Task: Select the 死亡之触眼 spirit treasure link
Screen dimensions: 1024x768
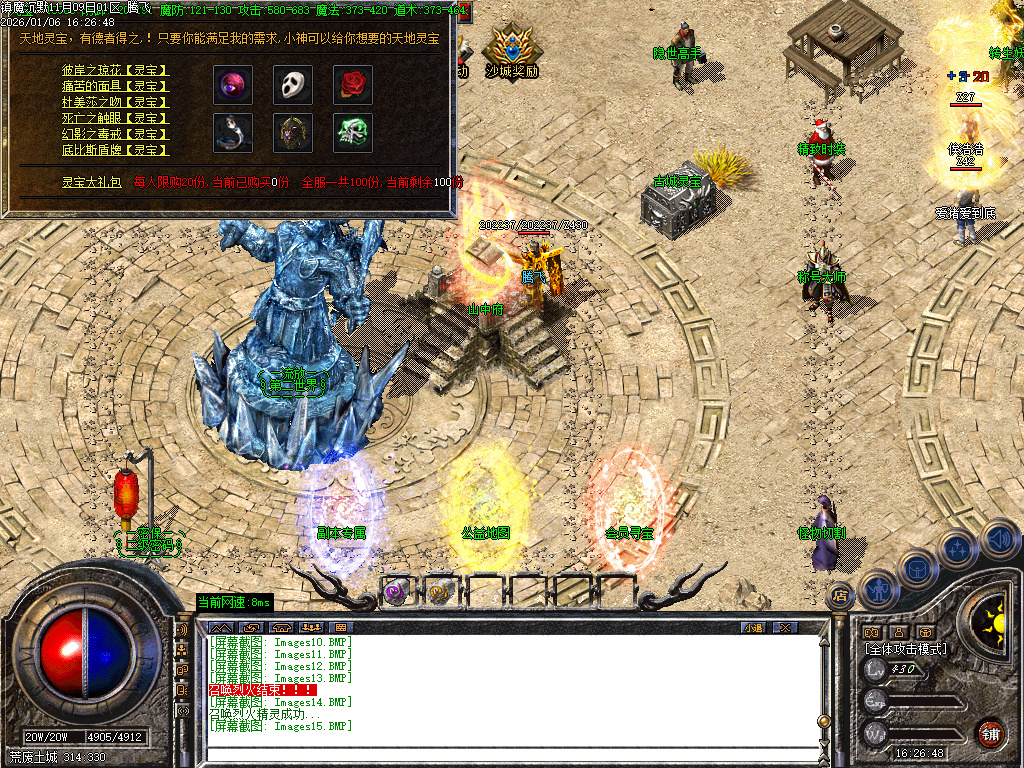Action: (115, 118)
